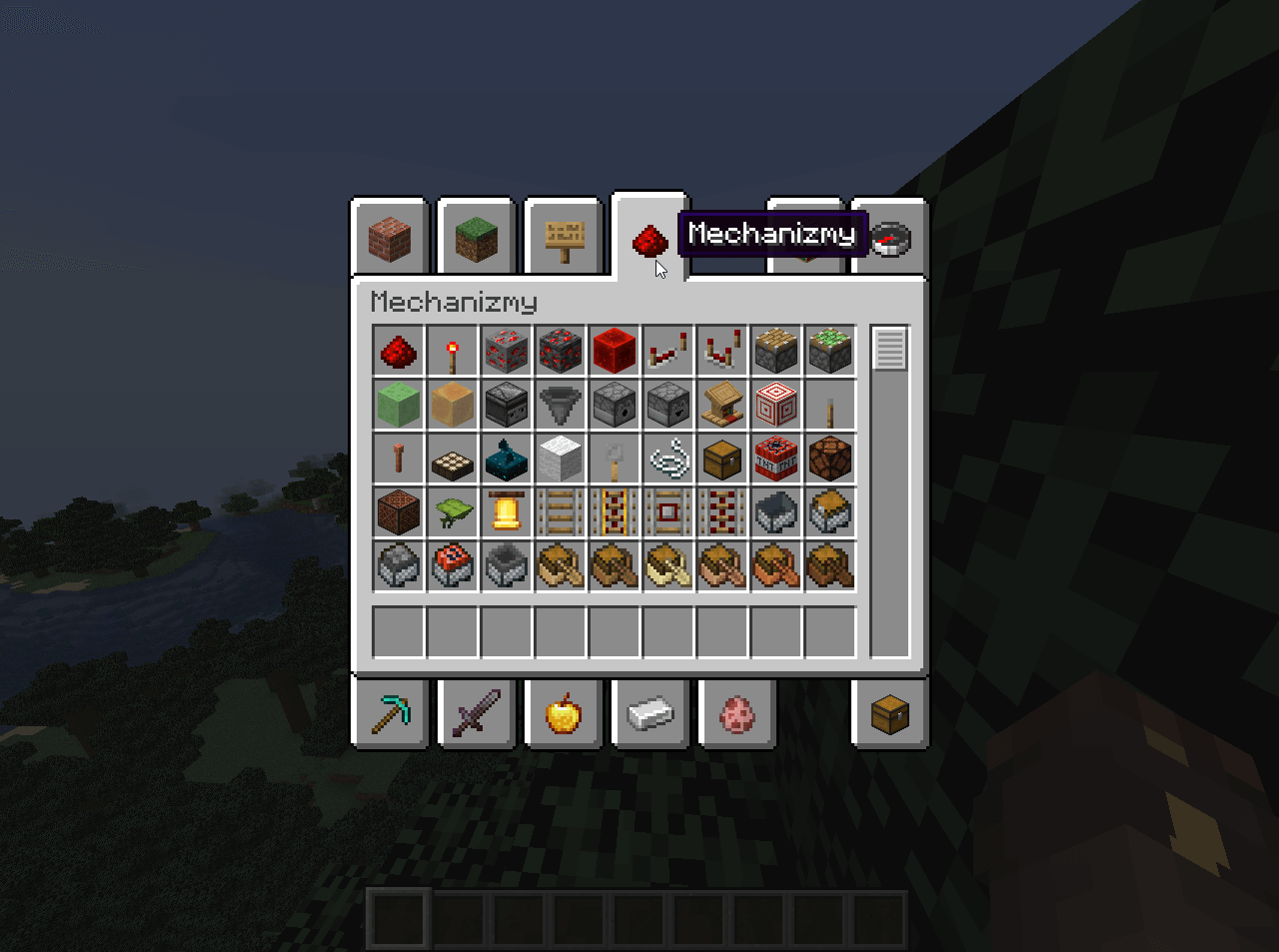Choose the red-and-white target block
The width and height of the screenshot is (1279, 952).
(x=776, y=406)
